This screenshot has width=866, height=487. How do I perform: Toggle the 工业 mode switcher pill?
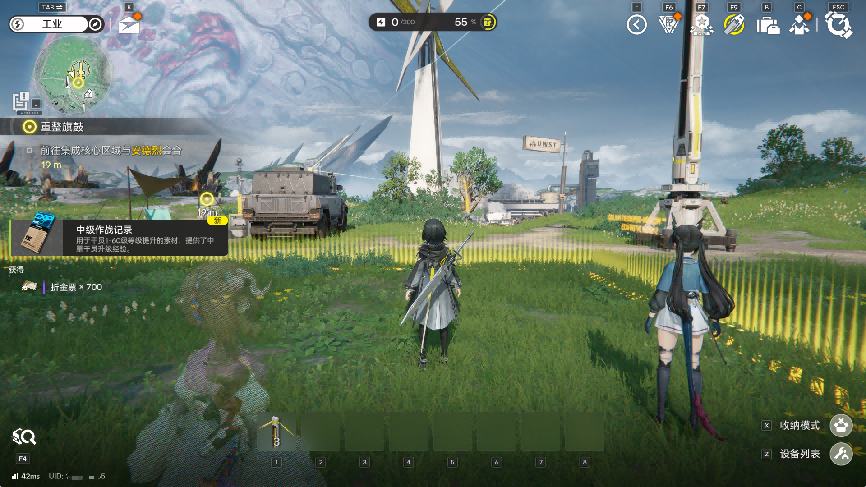click(x=56, y=24)
